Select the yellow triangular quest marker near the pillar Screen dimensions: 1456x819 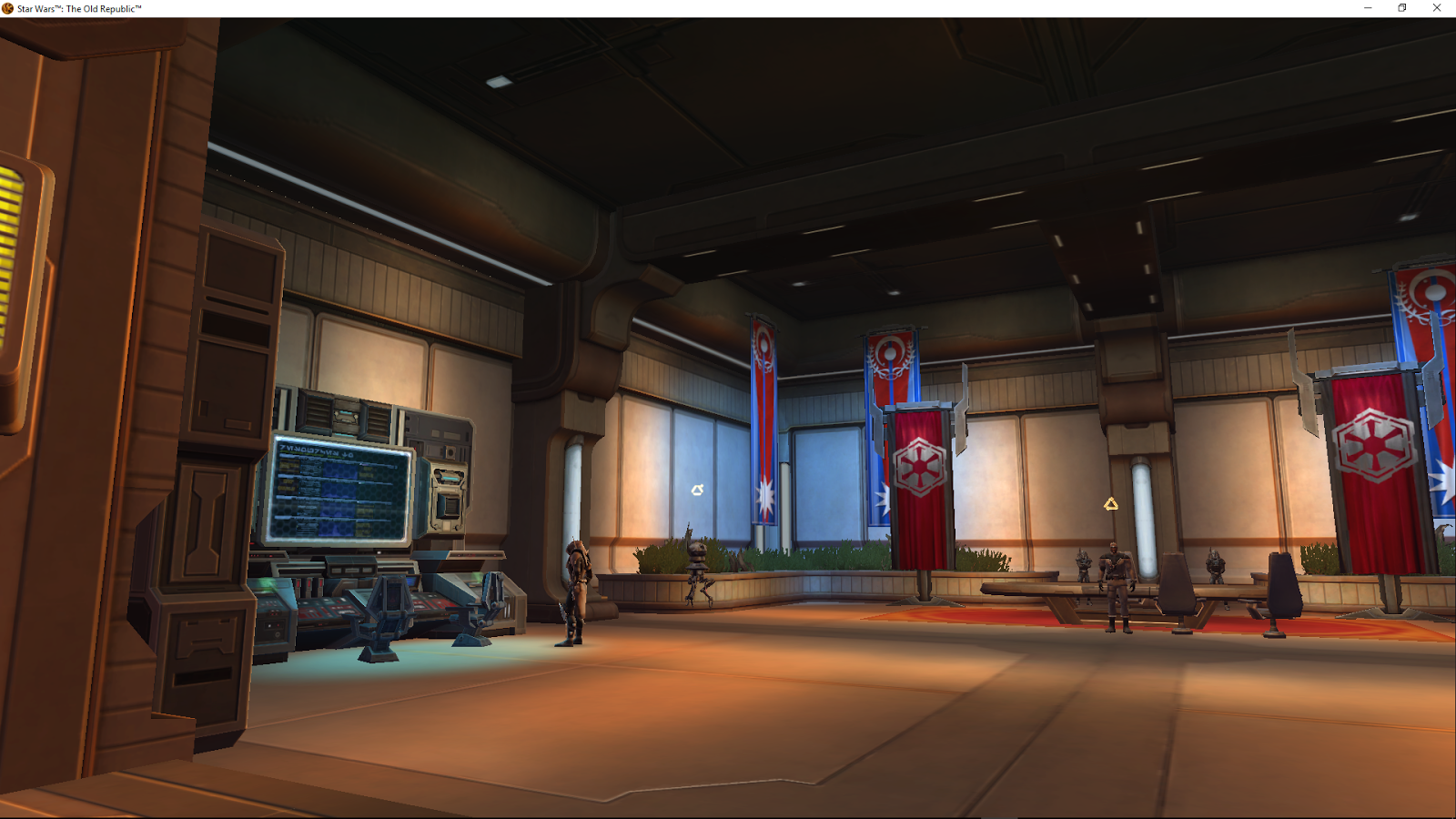[1112, 503]
